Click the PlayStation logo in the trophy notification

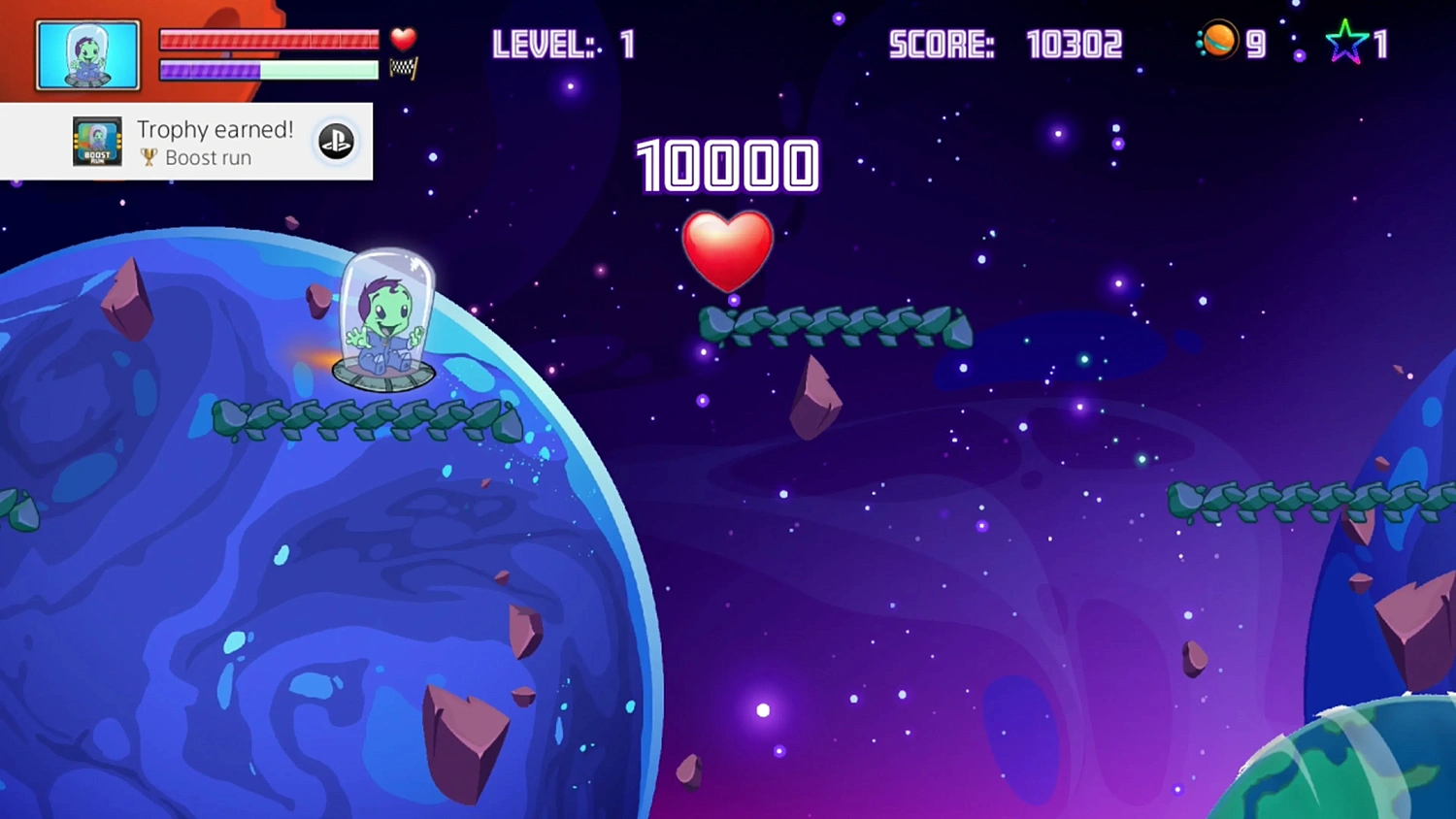coord(335,141)
